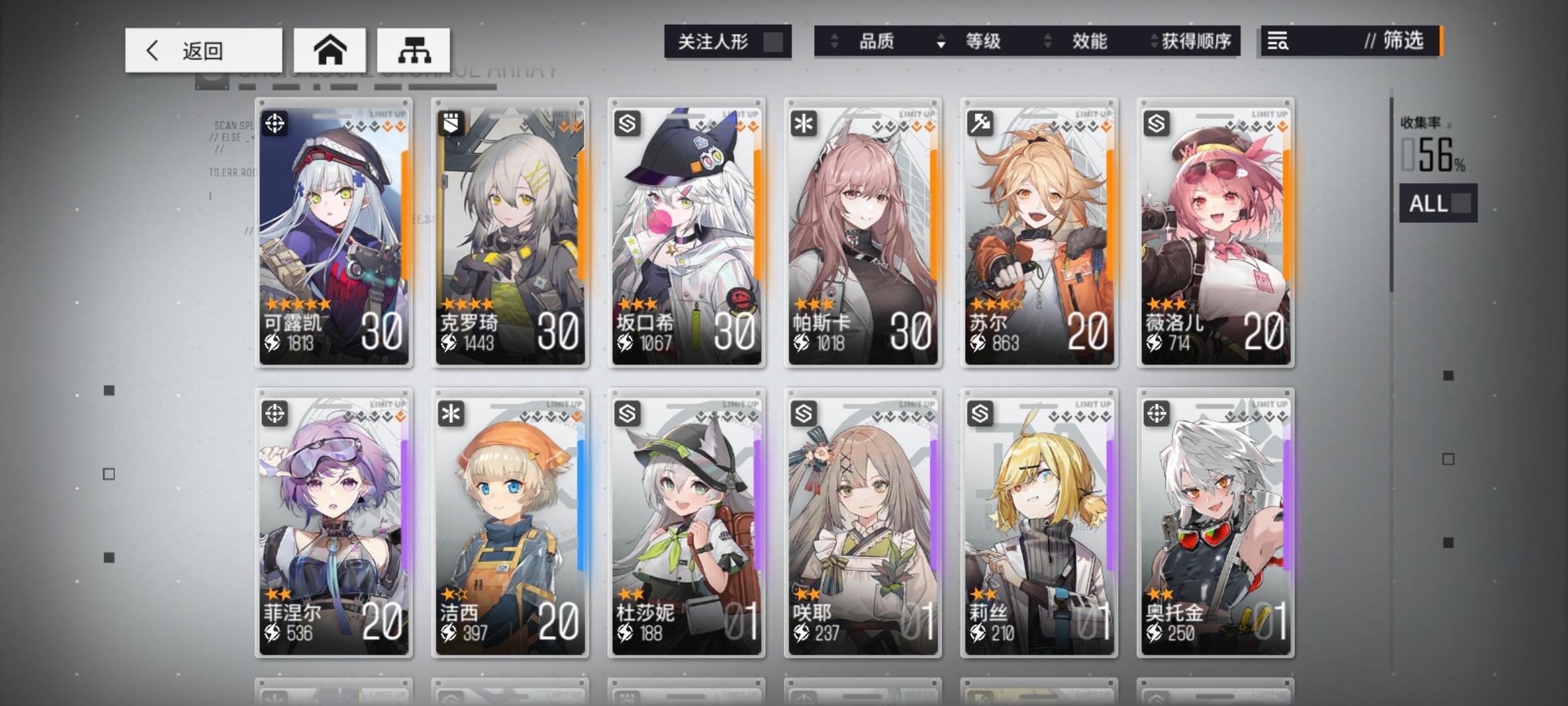
Task: Open the 品质 sort dropdown arrow
Action: pos(834,42)
